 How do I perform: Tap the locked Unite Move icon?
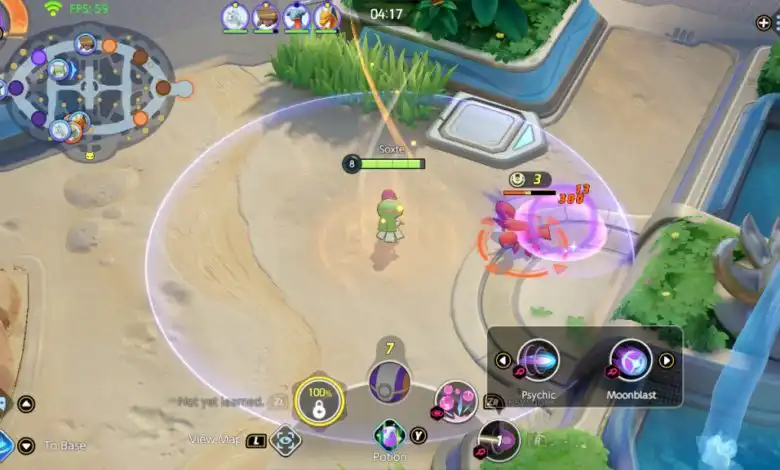(319, 402)
